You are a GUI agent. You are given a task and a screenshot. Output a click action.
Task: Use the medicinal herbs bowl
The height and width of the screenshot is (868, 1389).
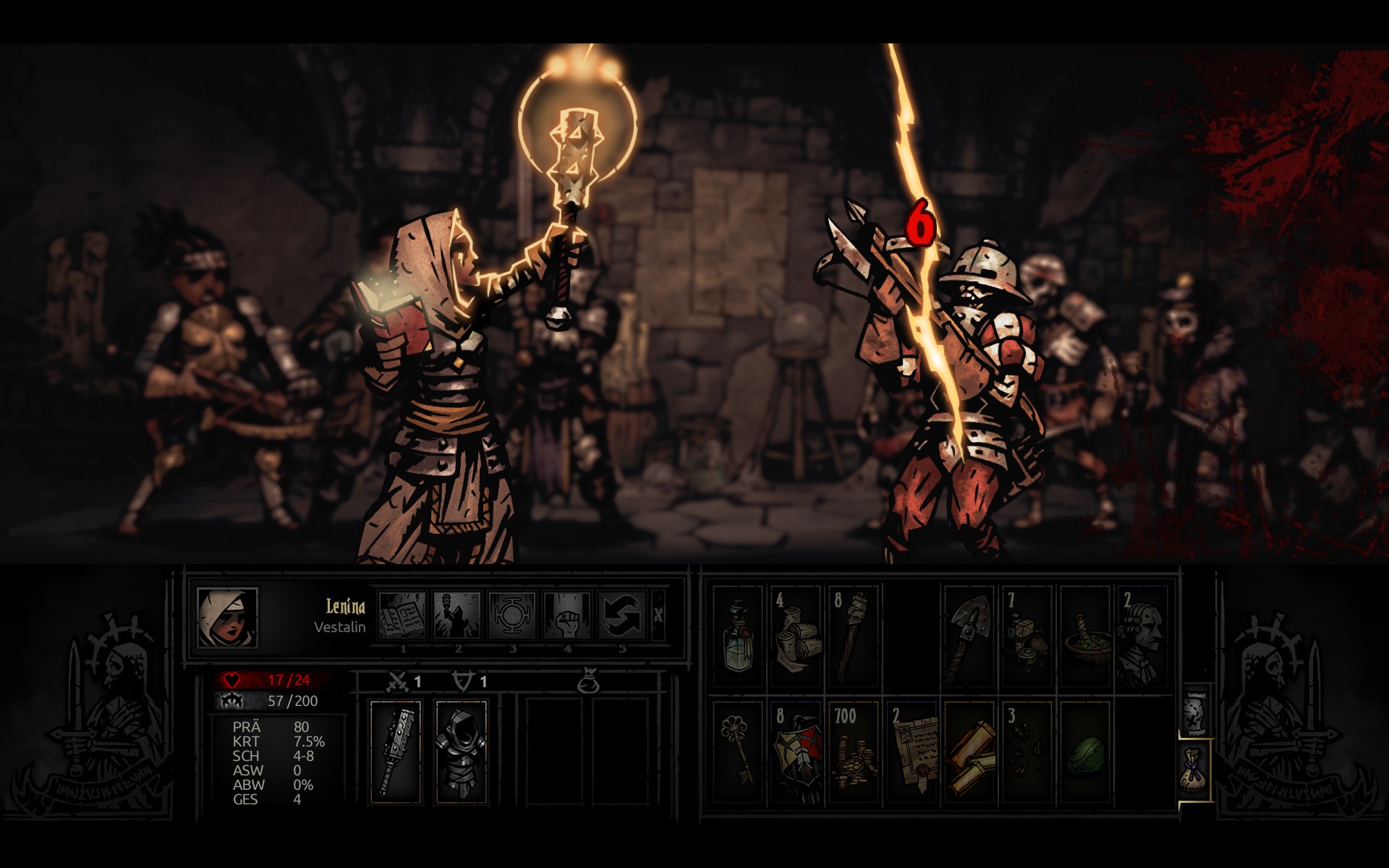1084,637
